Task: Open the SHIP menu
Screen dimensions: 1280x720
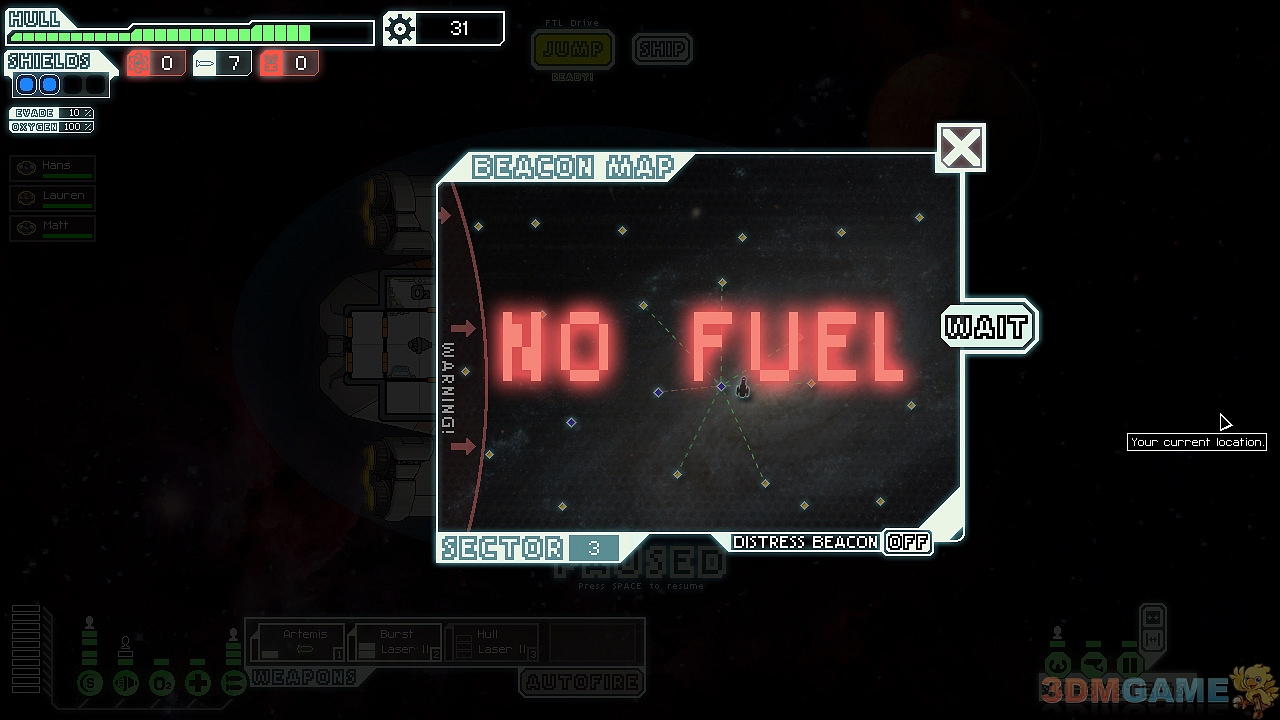Action: point(662,49)
